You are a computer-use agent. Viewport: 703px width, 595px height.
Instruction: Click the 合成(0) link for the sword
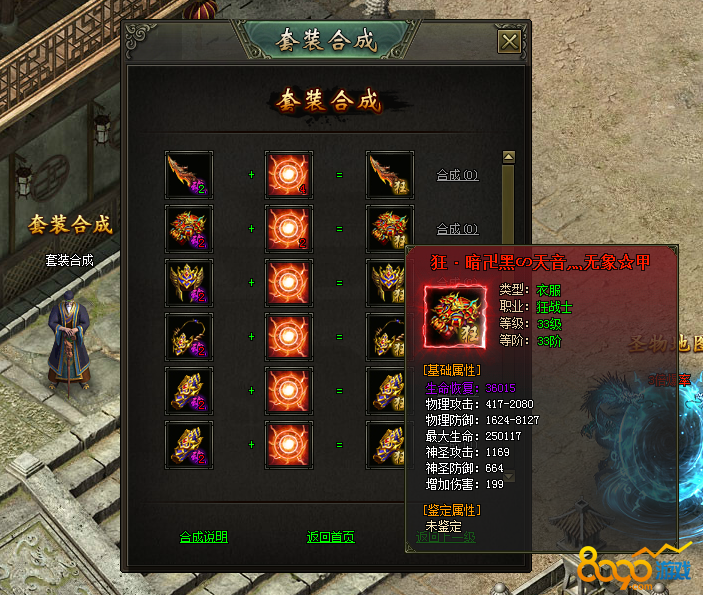[457, 175]
